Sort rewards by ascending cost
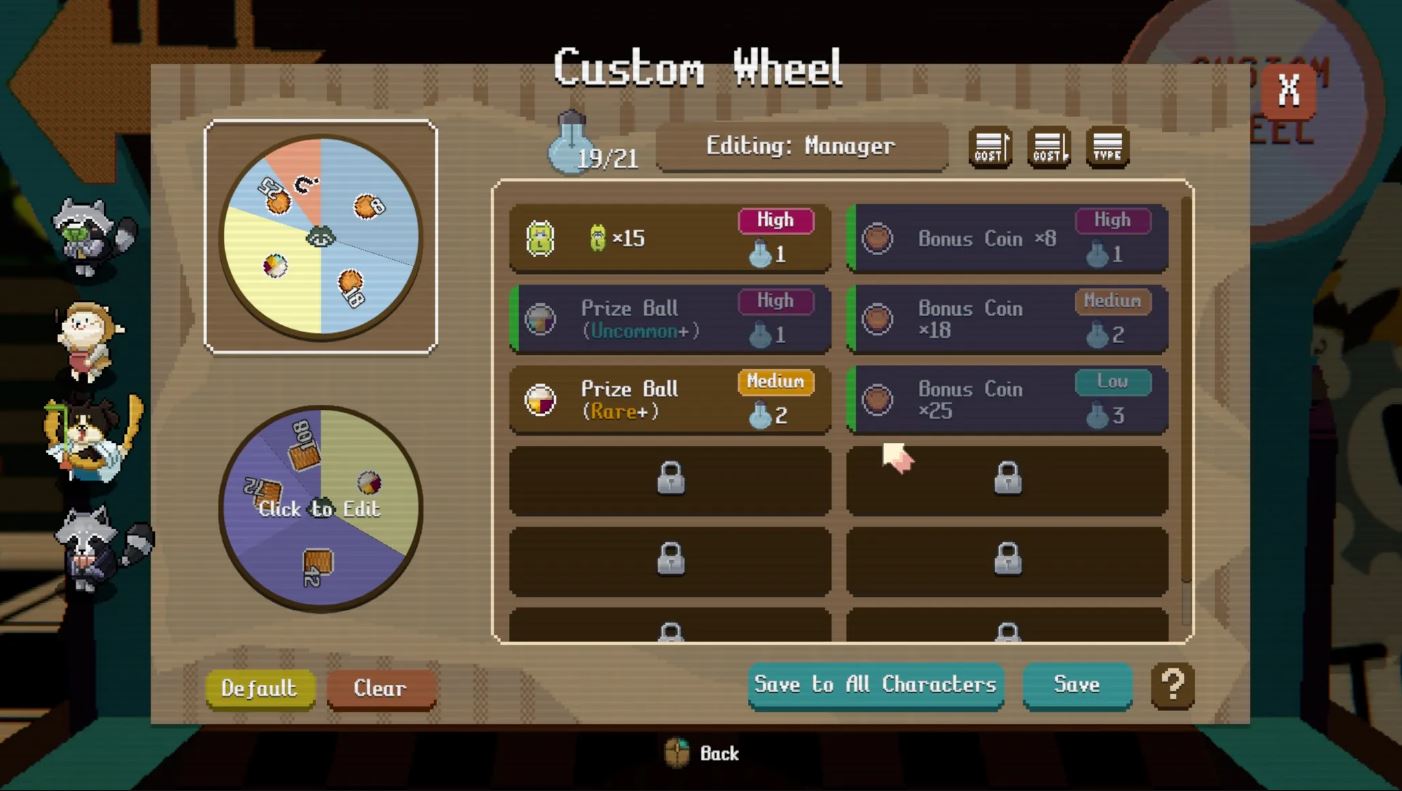Image resolution: width=1402 pixels, height=791 pixels. 990,148
